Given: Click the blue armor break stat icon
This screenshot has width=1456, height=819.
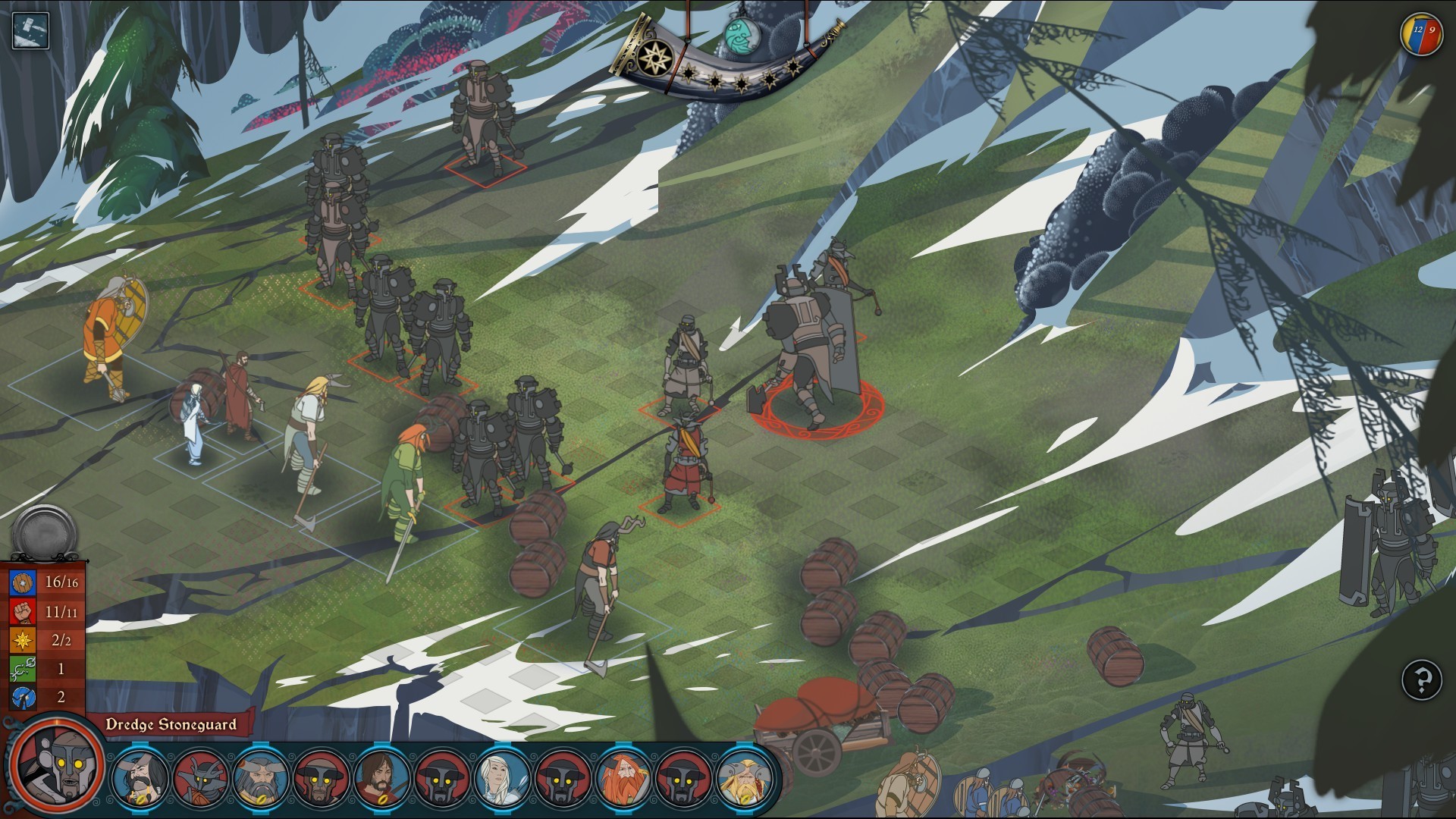Looking at the screenshot, I should (23, 697).
